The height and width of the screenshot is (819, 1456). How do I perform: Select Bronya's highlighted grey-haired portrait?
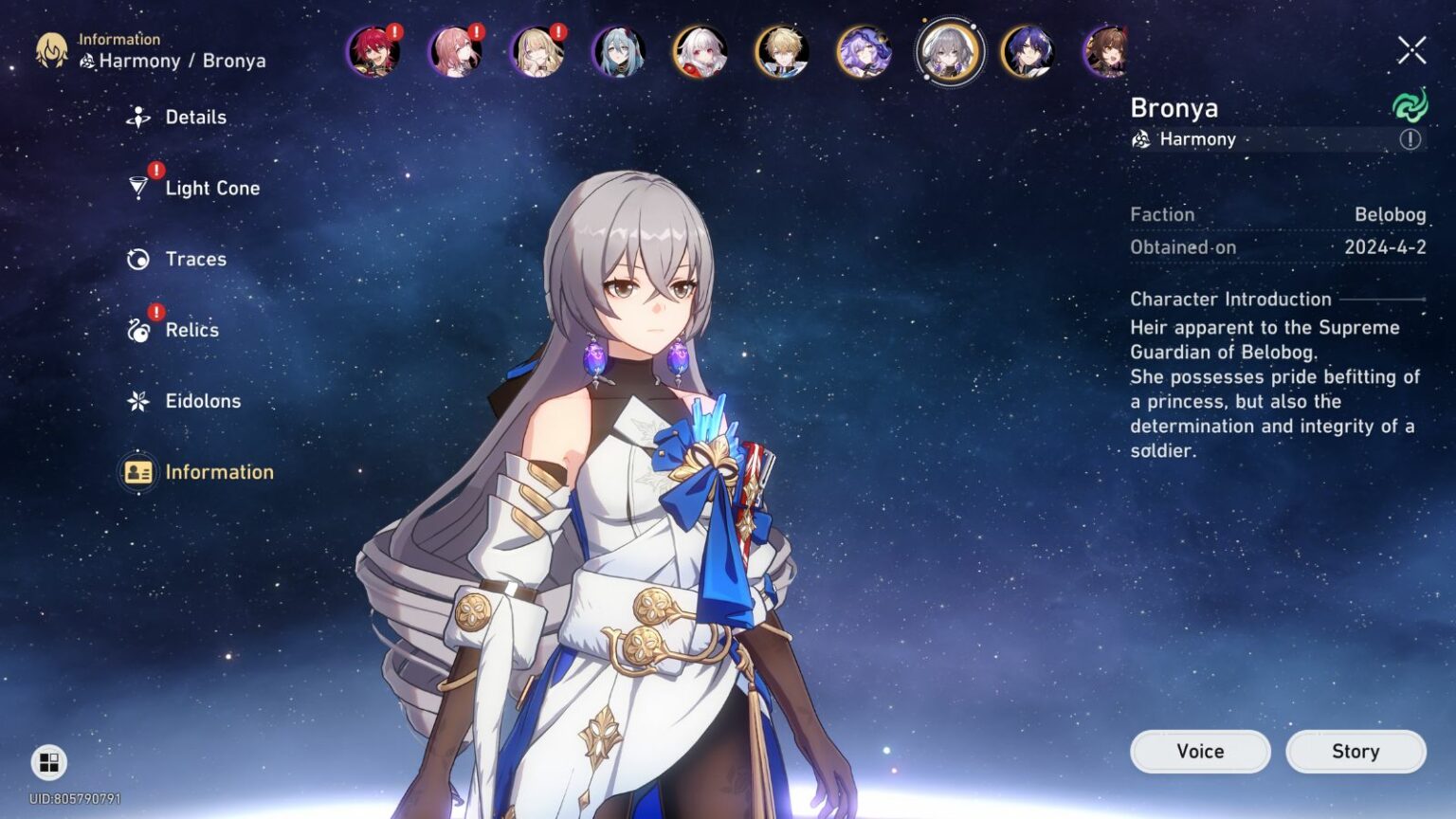948,51
